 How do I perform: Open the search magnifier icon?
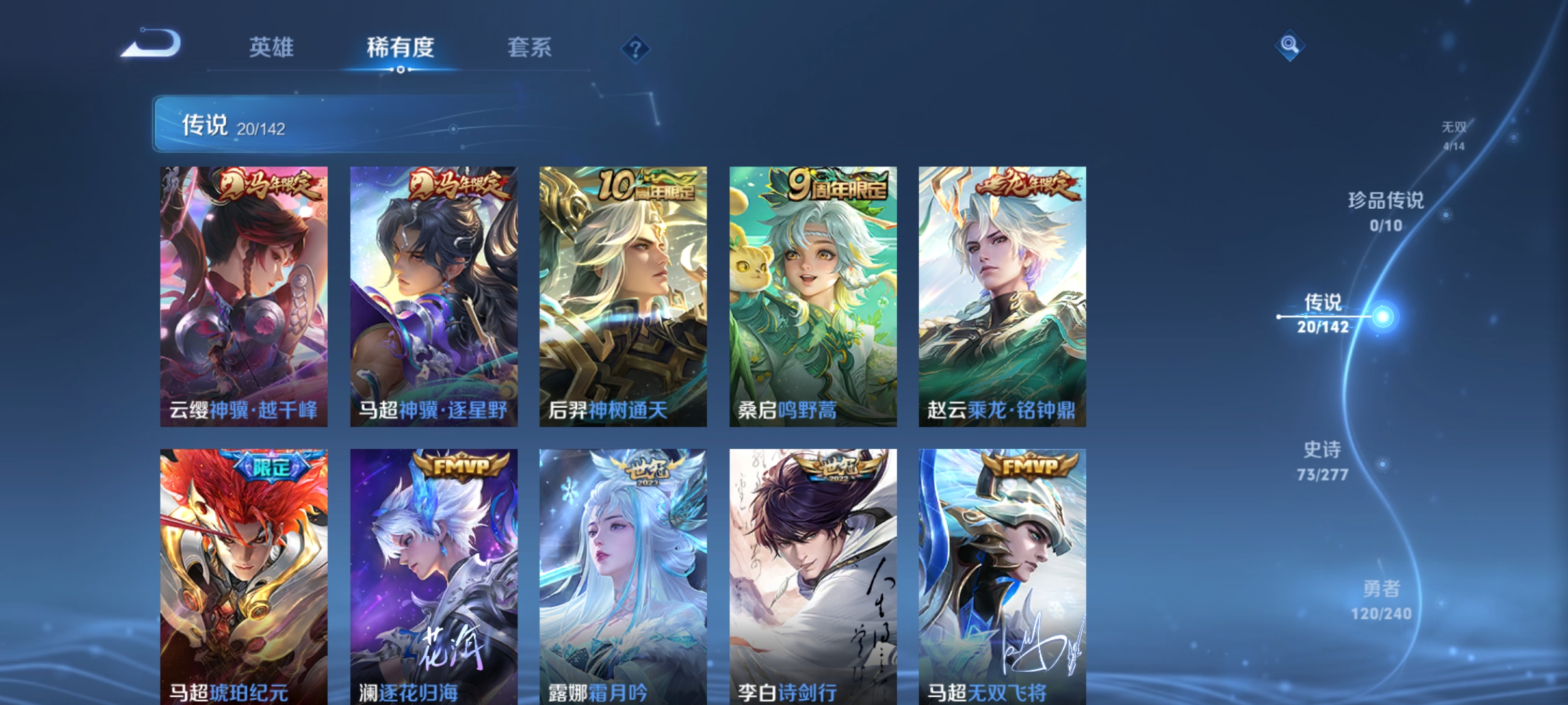tap(1290, 46)
